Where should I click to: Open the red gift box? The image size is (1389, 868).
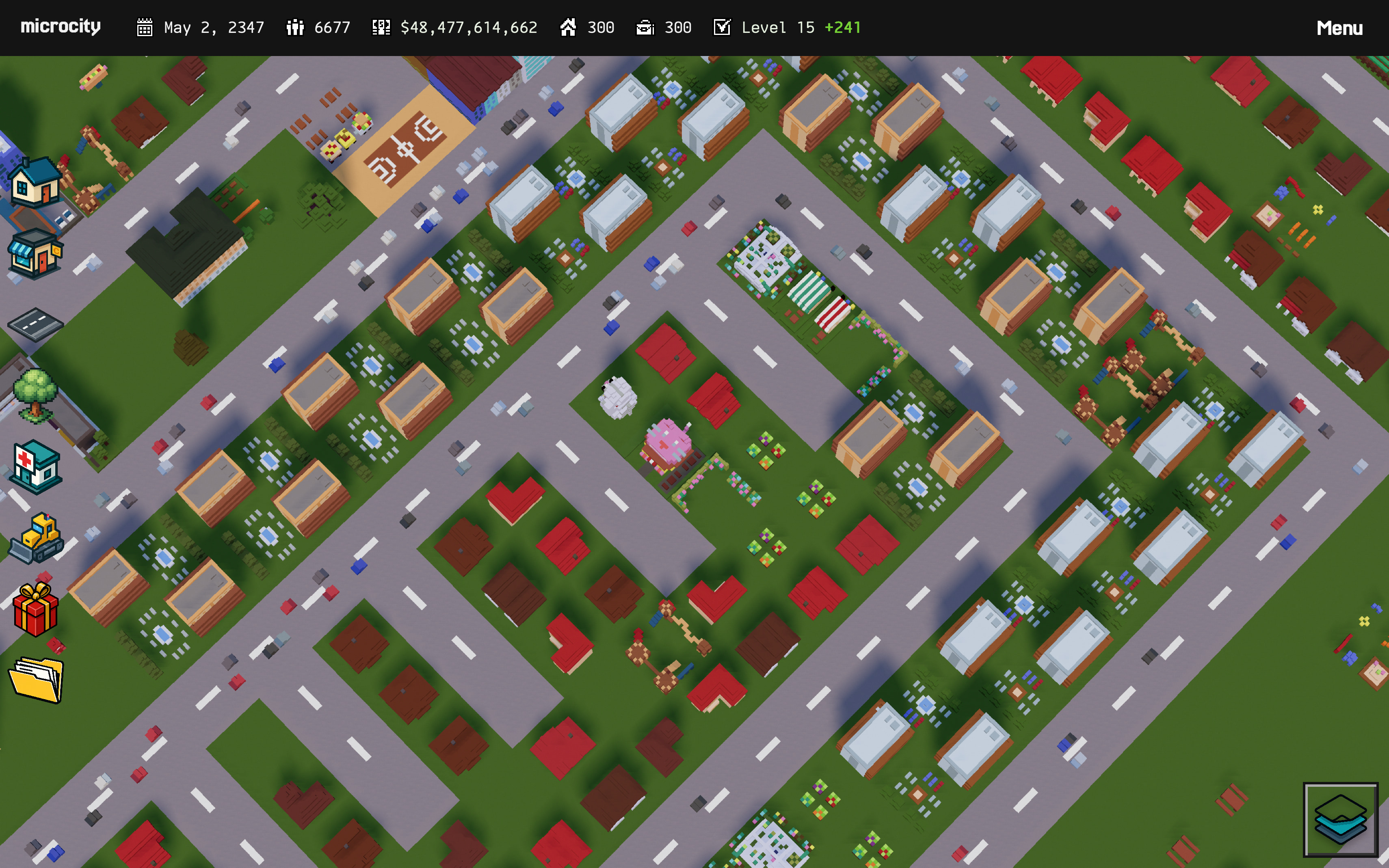tap(36, 609)
